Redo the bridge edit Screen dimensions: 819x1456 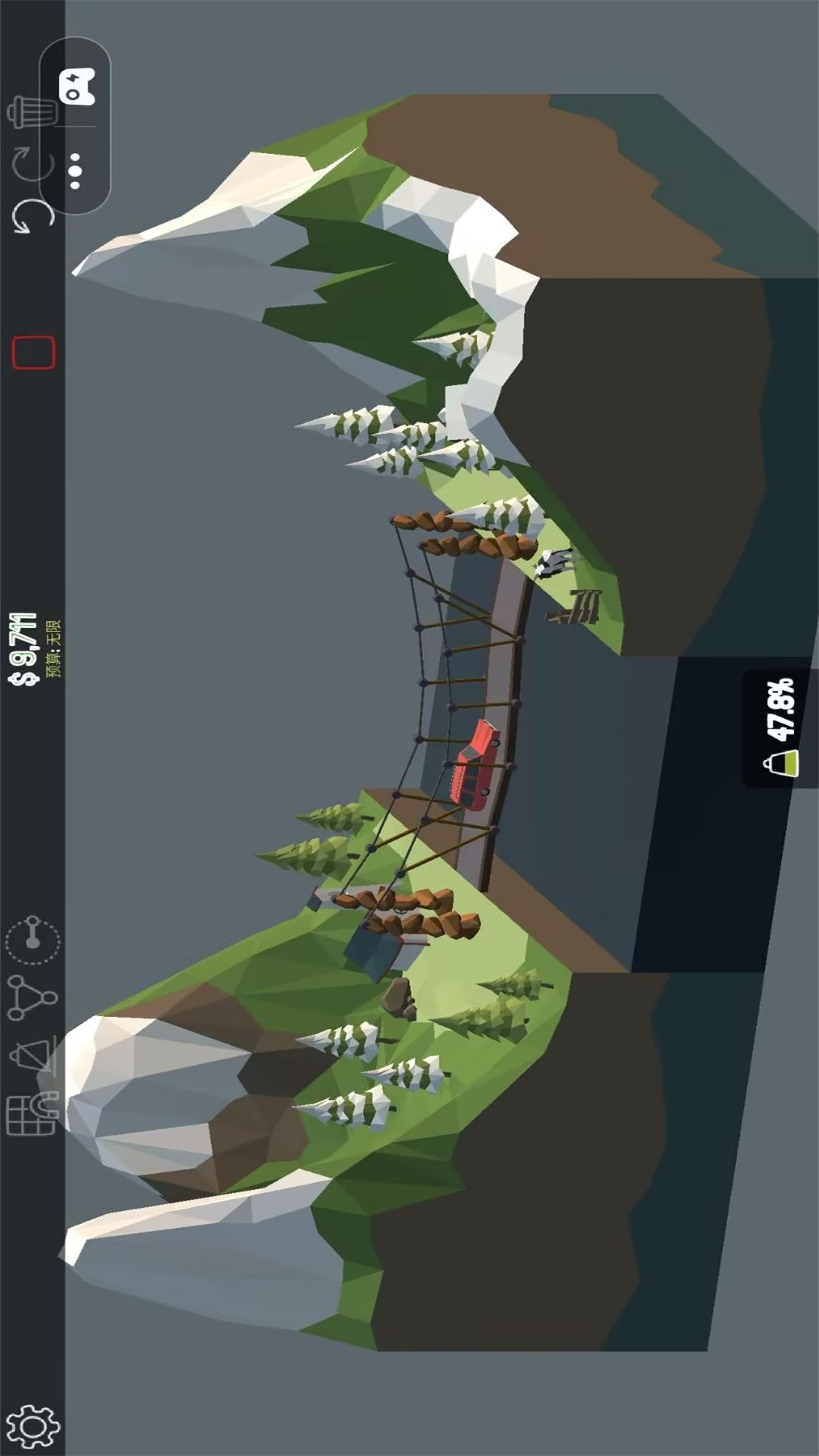(x=32, y=163)
